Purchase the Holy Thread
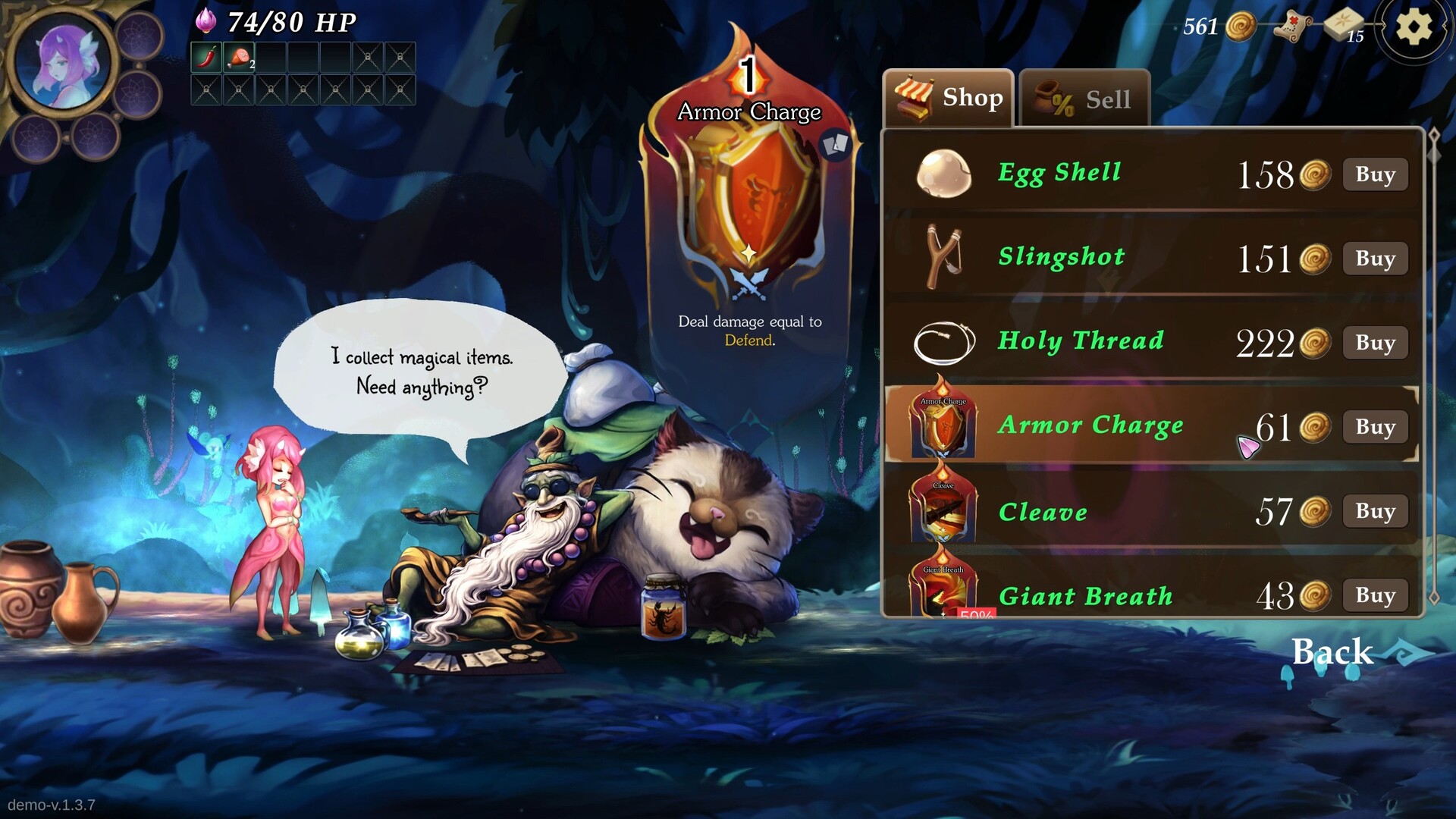This screenshot has width=1456, height=819. pos(1375,343)
